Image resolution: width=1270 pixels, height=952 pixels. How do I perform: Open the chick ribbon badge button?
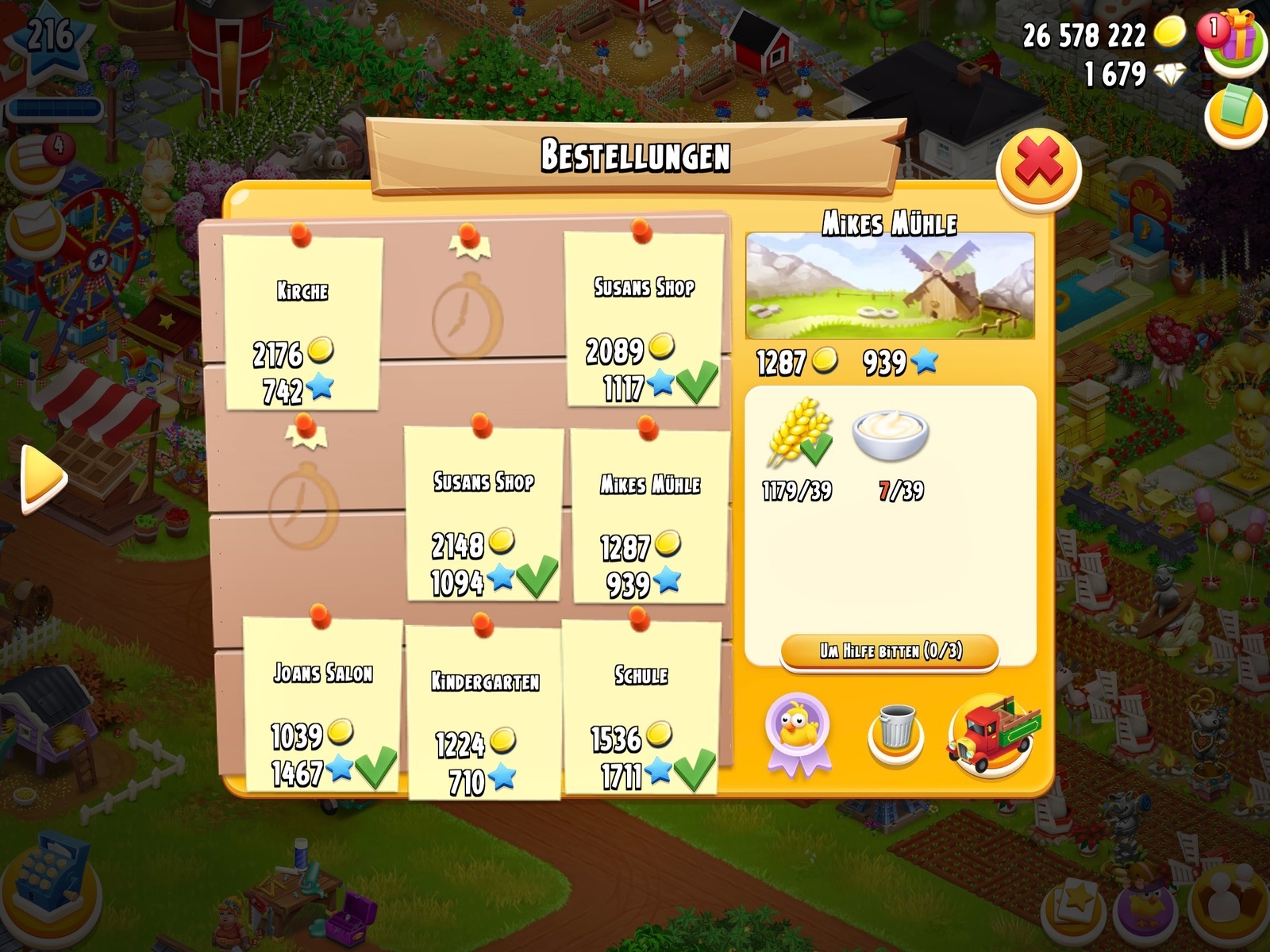[x=798, y=733]
